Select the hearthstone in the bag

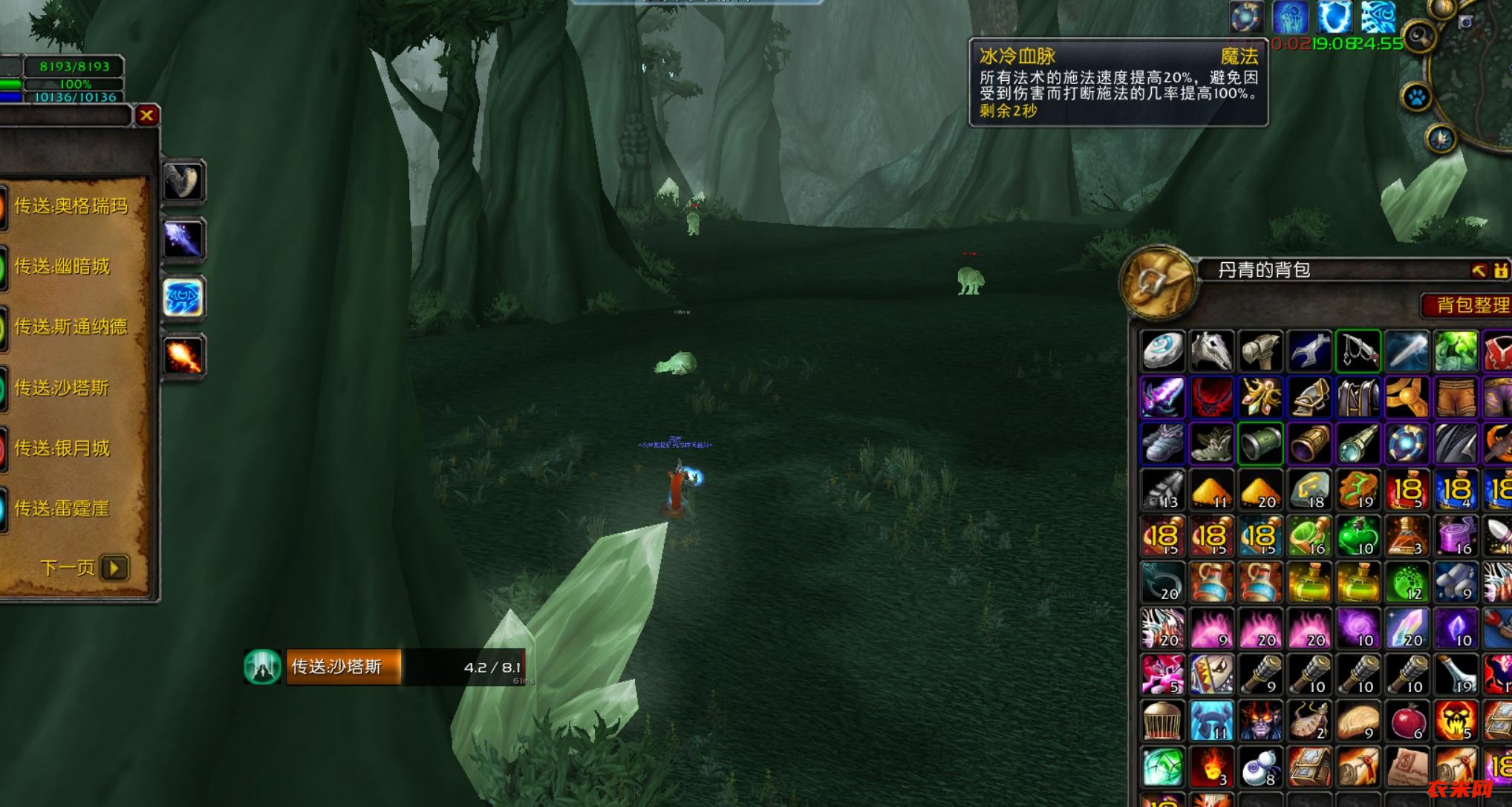click(x=1162, y=350)
